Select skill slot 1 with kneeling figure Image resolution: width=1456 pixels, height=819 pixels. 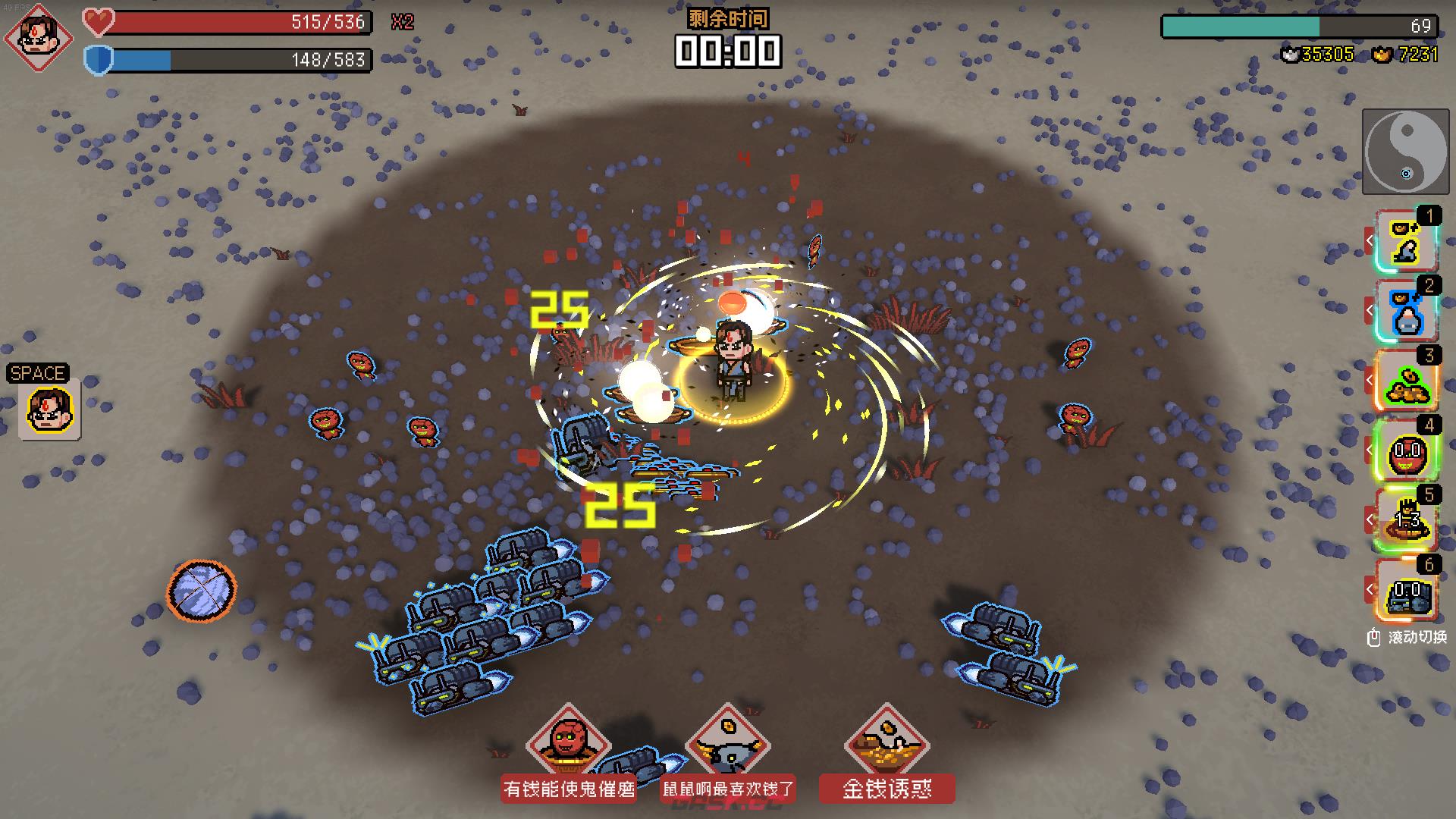click(x=1407, y=241)
